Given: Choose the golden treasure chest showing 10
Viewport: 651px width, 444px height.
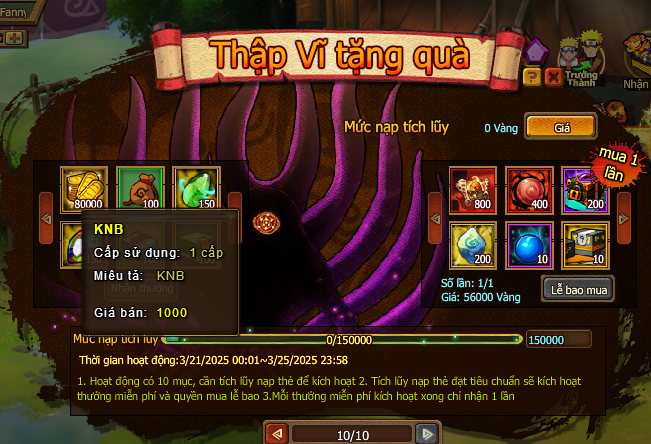Looking at the screenshot, I should pos(584,244).
